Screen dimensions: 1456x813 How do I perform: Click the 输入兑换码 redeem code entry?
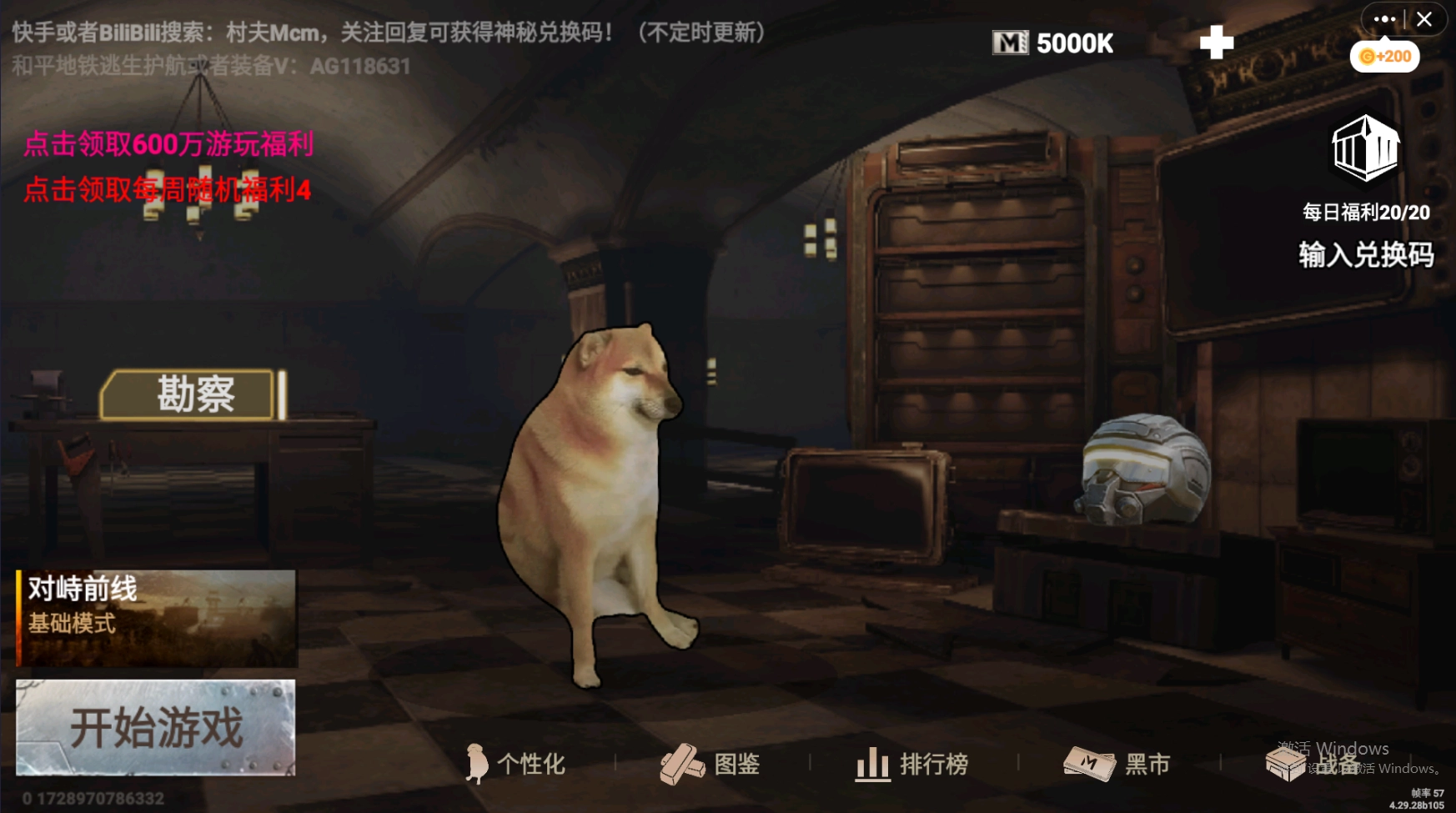[x=1365, y=256]
